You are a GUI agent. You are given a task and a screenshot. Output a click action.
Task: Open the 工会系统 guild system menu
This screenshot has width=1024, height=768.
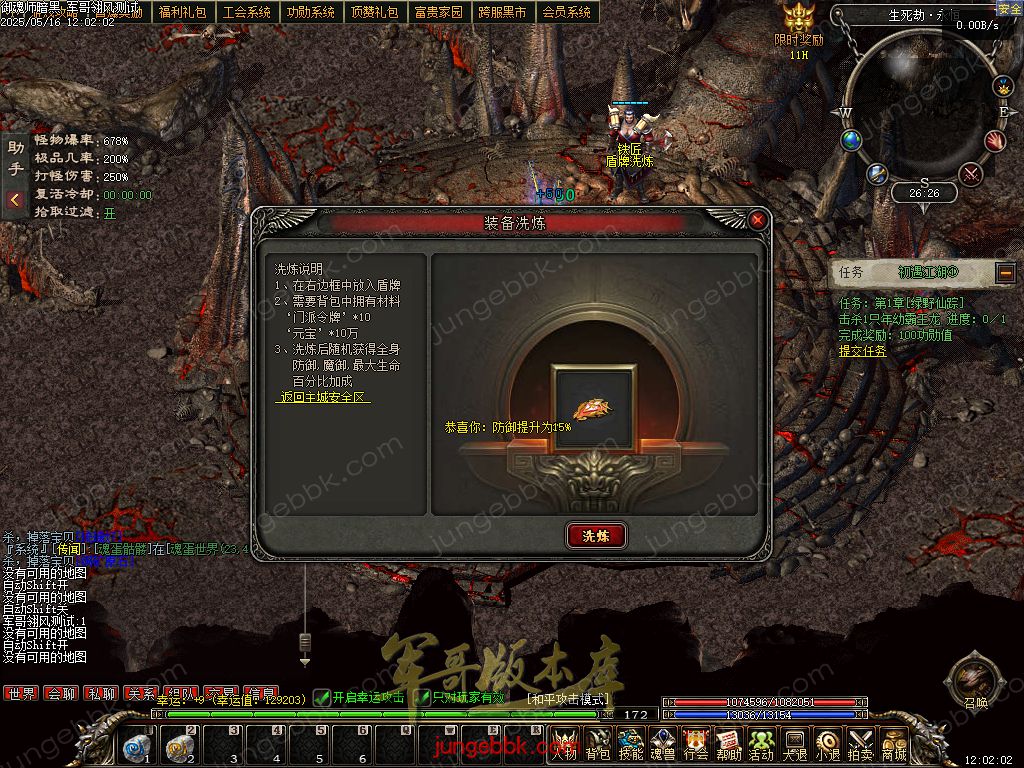(x=246, y=12)
